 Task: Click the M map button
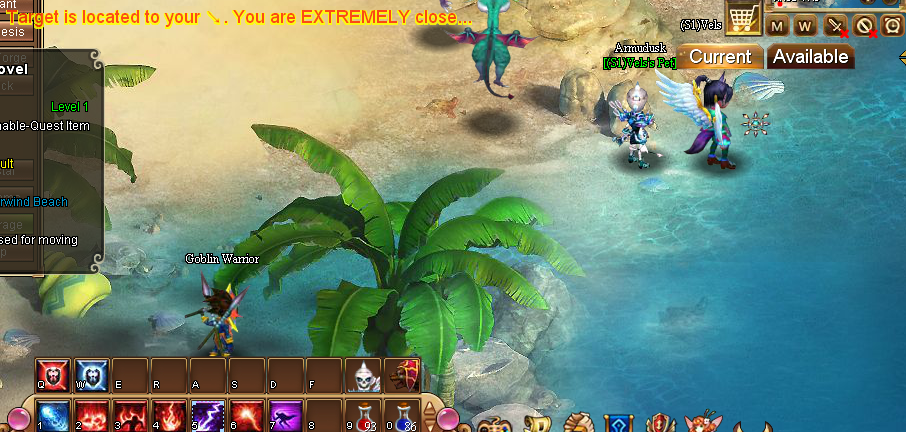click(778, 26)
